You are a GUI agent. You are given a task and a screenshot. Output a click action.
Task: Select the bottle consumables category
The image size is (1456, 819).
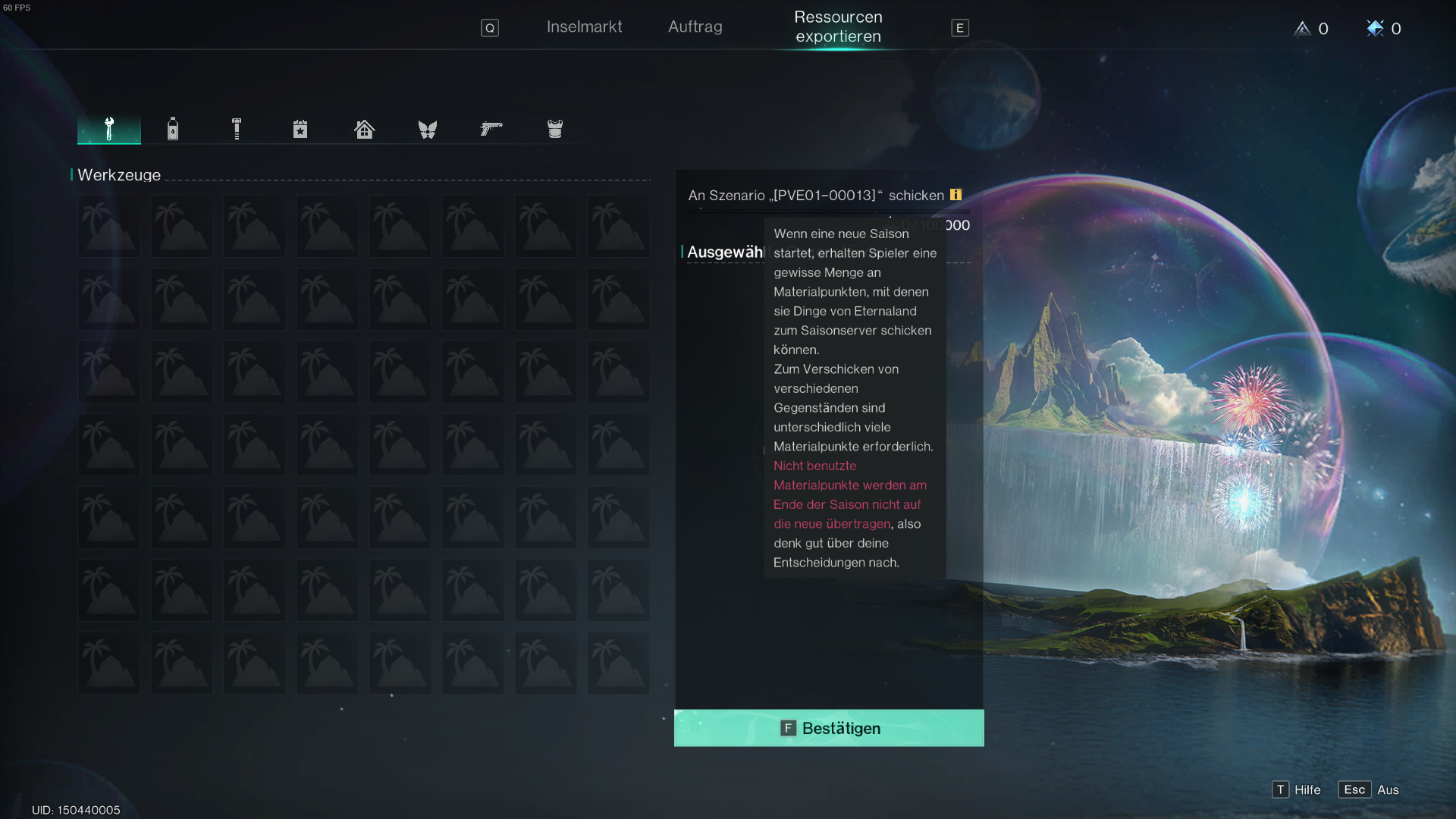(x=173, y=129)
